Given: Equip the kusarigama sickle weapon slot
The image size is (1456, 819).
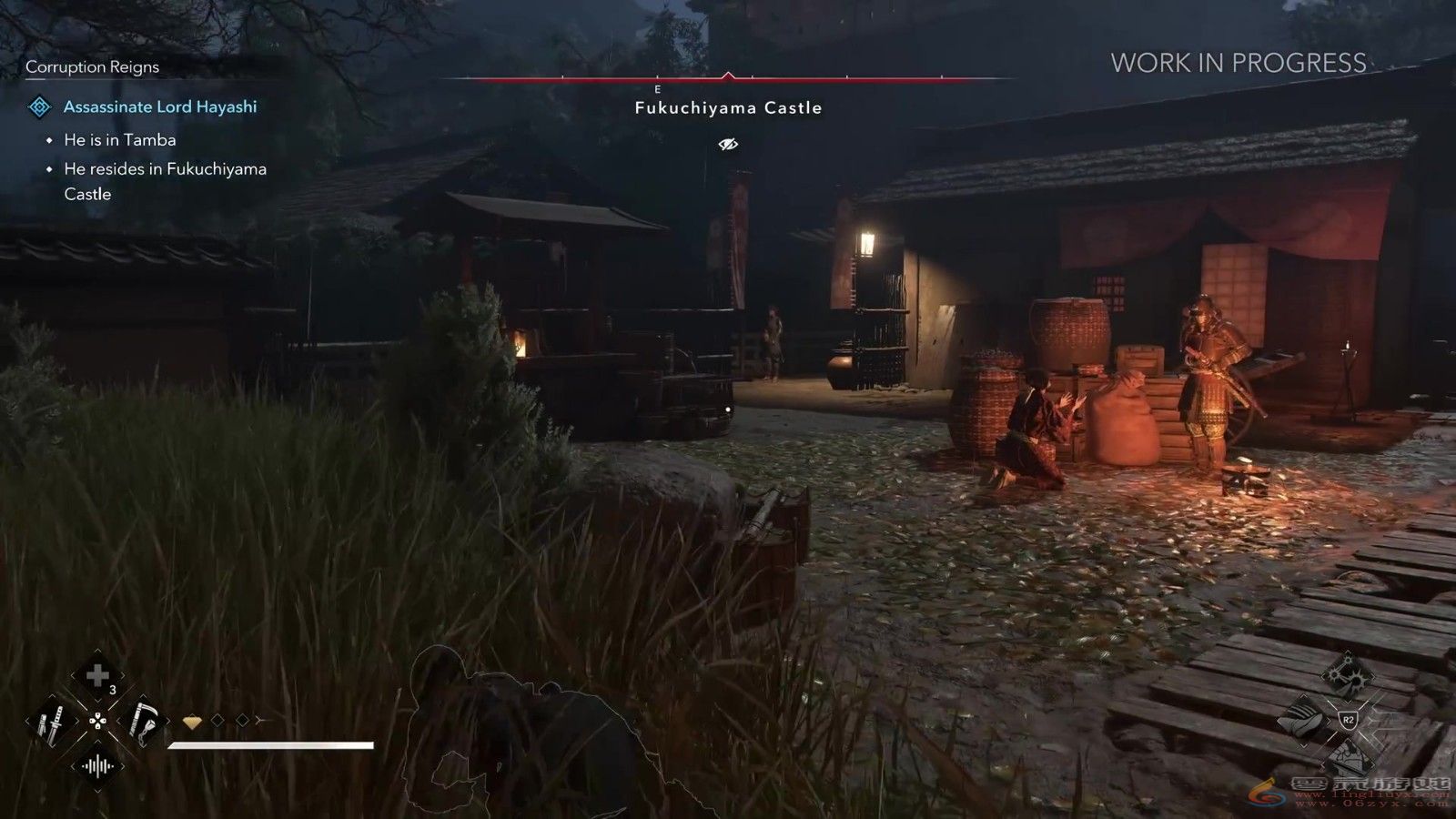Looking at the screenshot, I should (x=143, y=722).
